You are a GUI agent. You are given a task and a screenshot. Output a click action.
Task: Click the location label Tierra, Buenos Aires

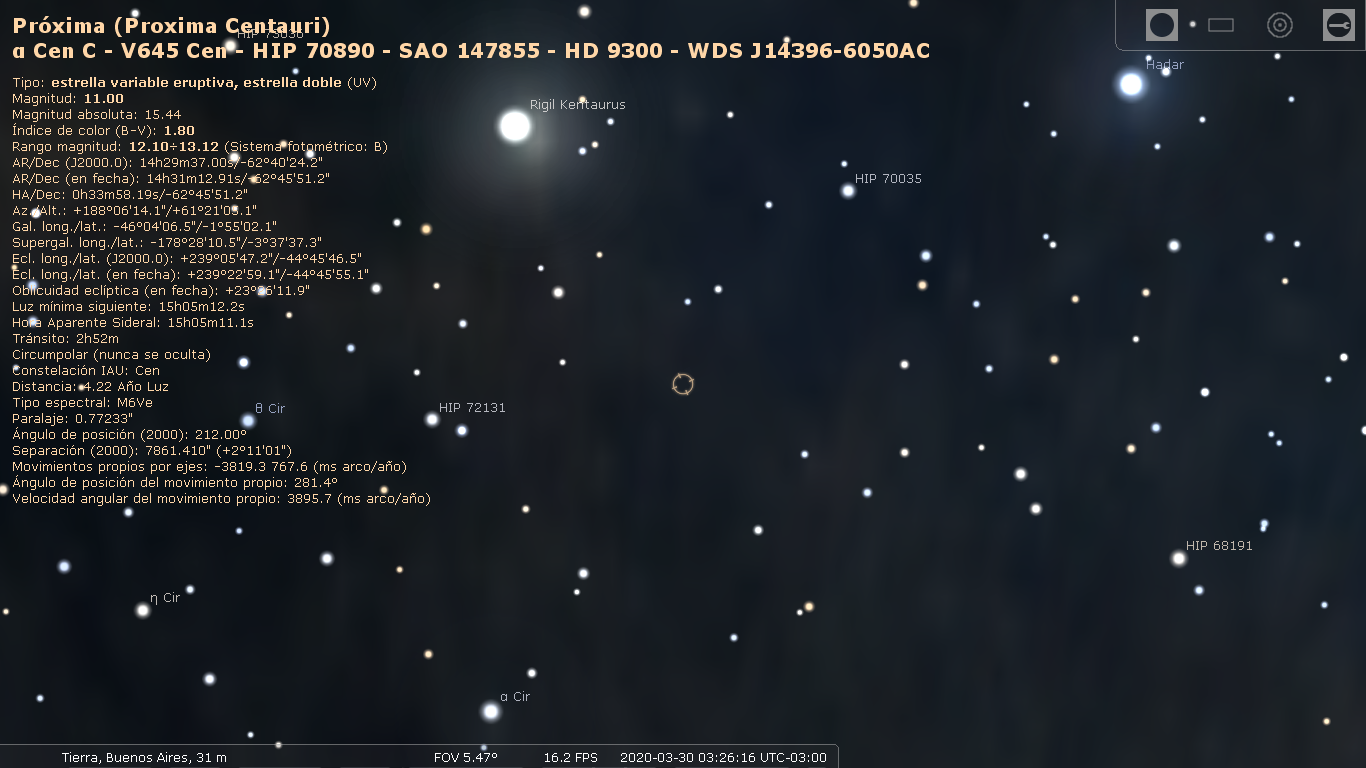point(145,757)
